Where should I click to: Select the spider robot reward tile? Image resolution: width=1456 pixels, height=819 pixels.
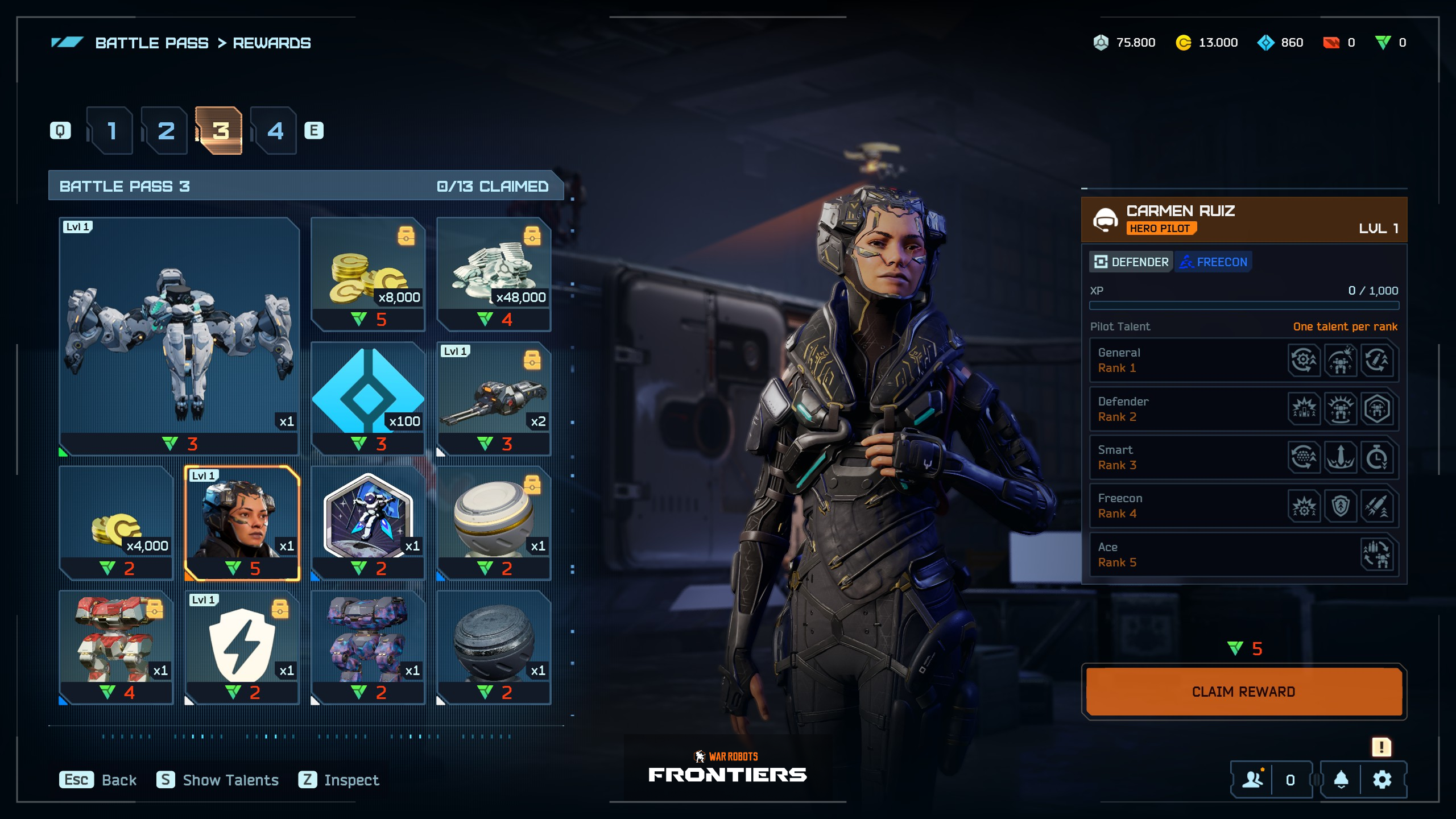179,336
